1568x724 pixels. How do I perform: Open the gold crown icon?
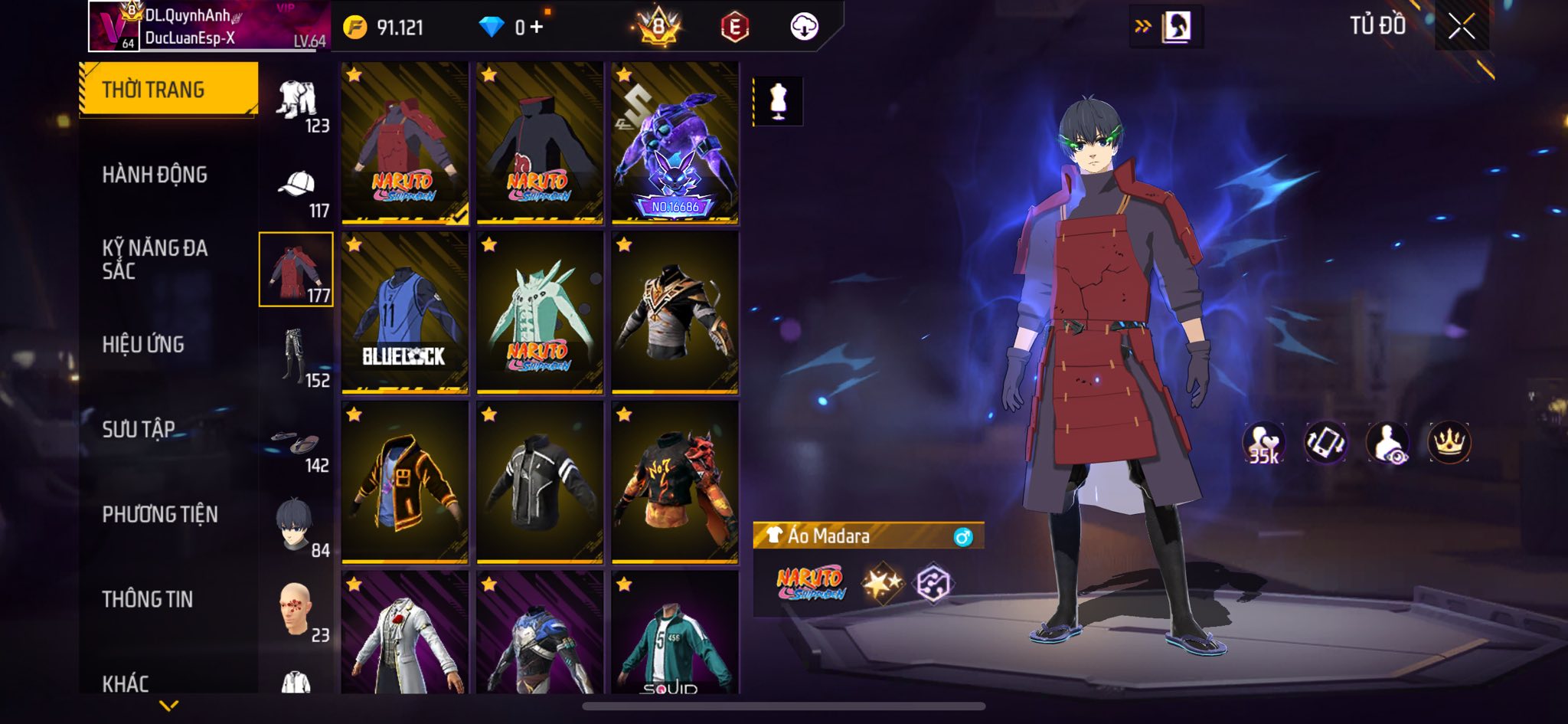1449,443
